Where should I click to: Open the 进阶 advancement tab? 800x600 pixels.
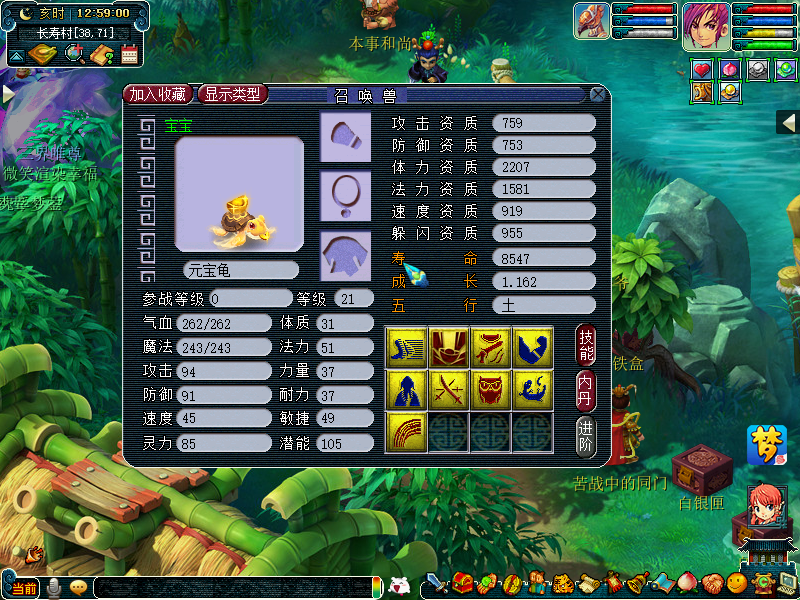coord(587,435)
